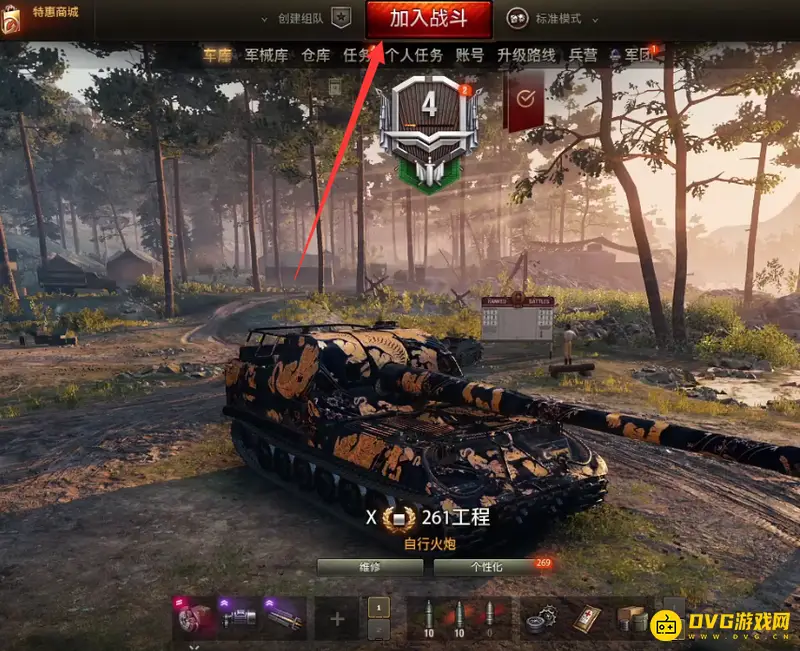Choose equipment loadout number 1
800x651 pixels.
(x=378, y=607)
